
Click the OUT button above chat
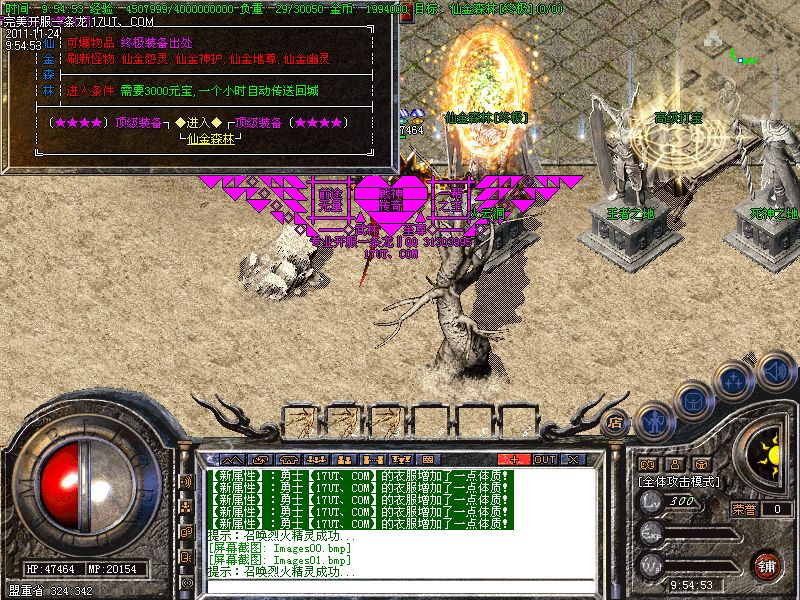(544, 459)
